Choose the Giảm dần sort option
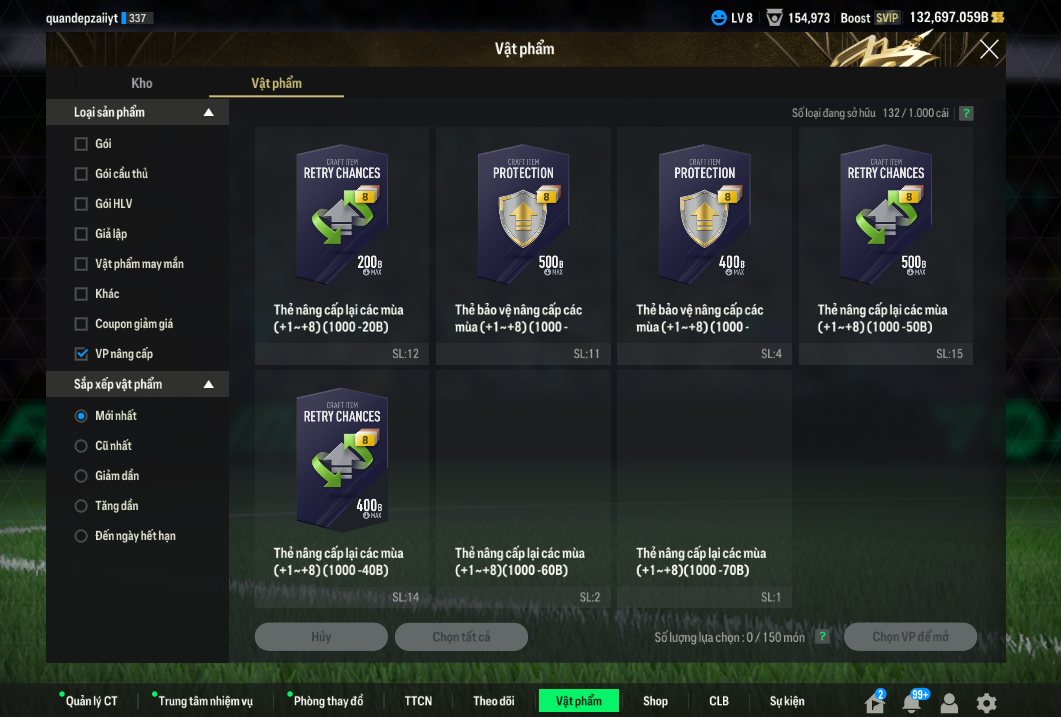The height and width of the screenshot is (717, 1061). point(82,476)
